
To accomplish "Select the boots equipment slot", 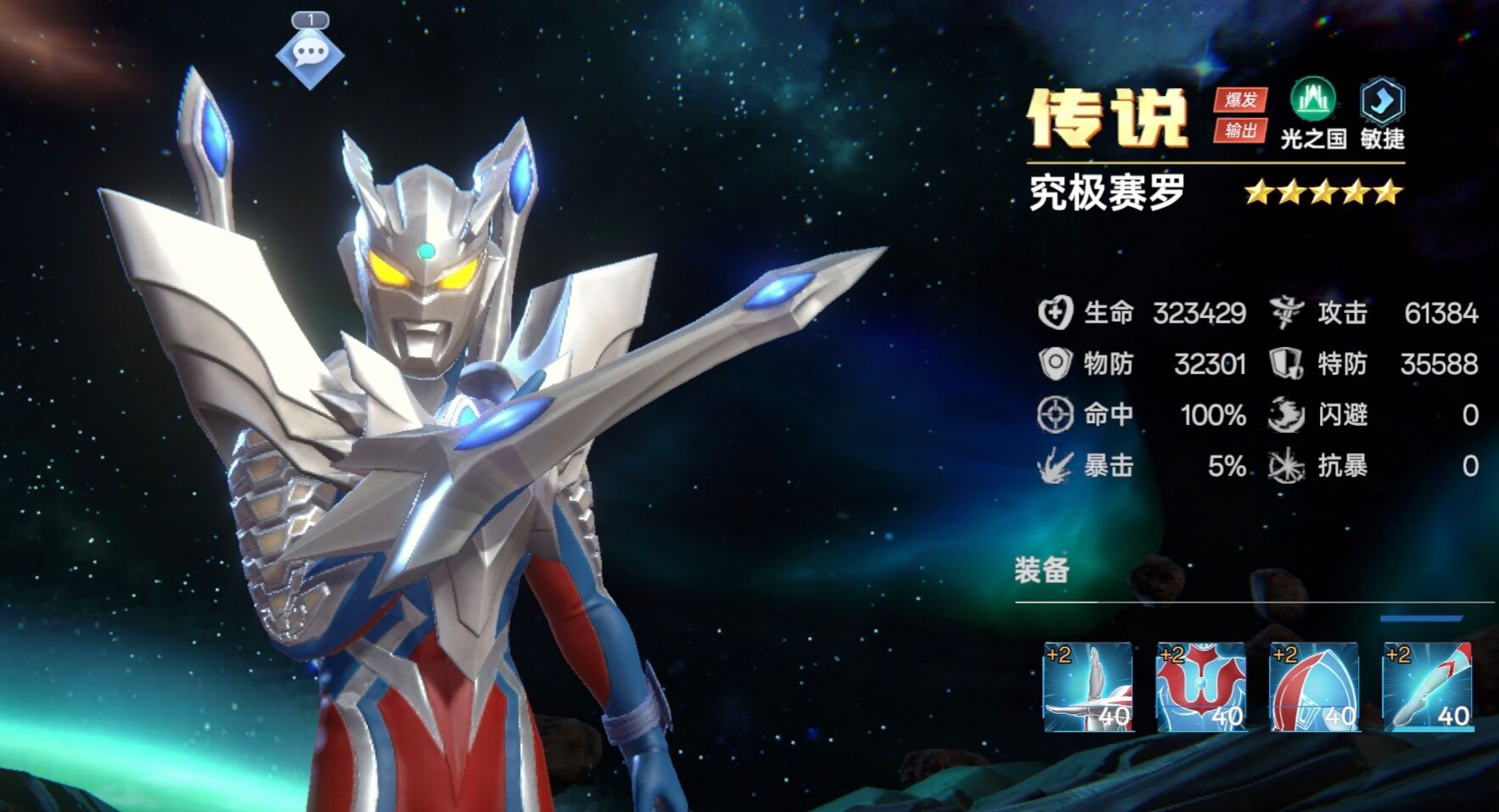I will click(1426, 686).
